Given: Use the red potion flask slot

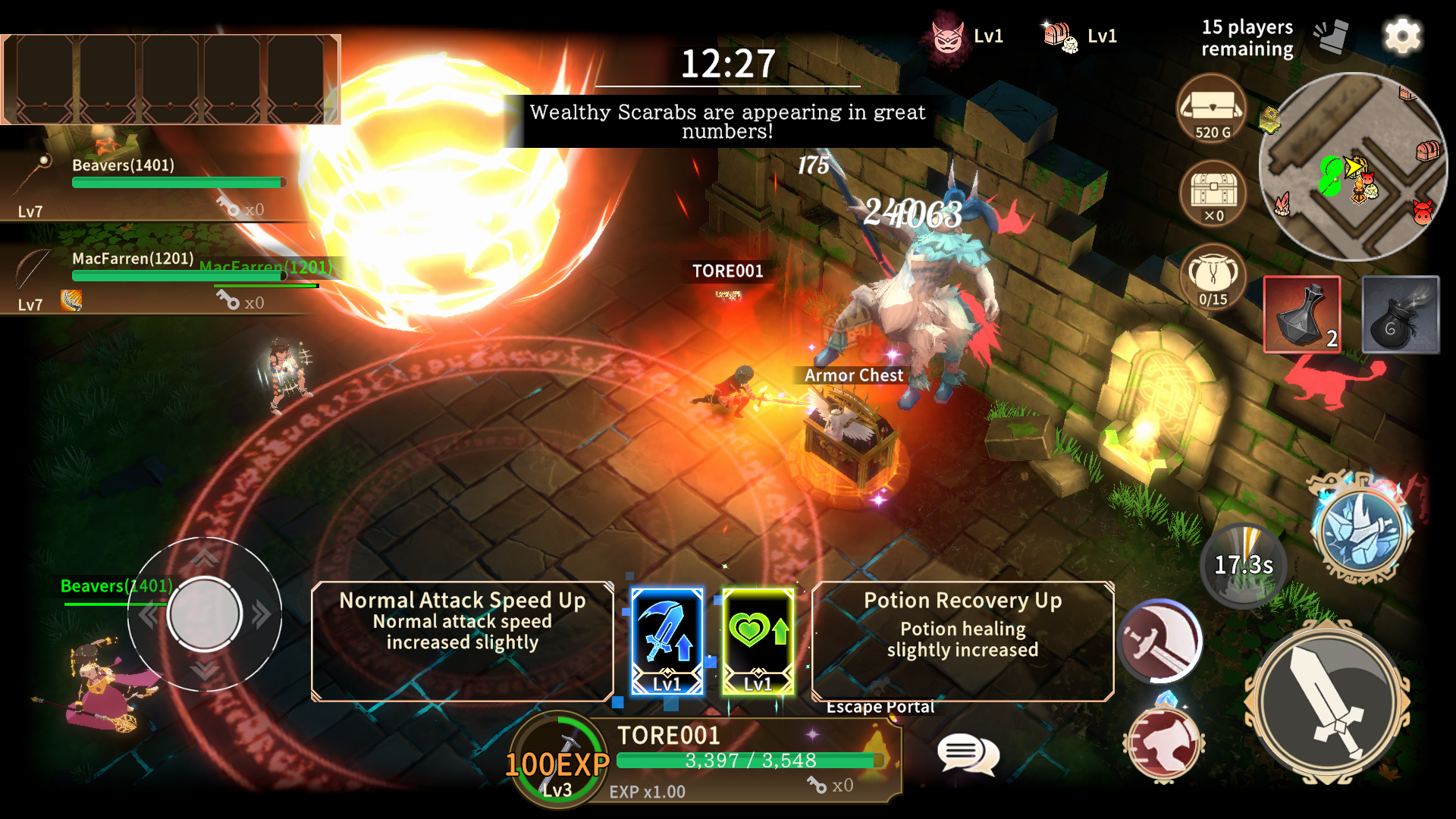Looking at the screenshot, I should tap(1302, 315).
